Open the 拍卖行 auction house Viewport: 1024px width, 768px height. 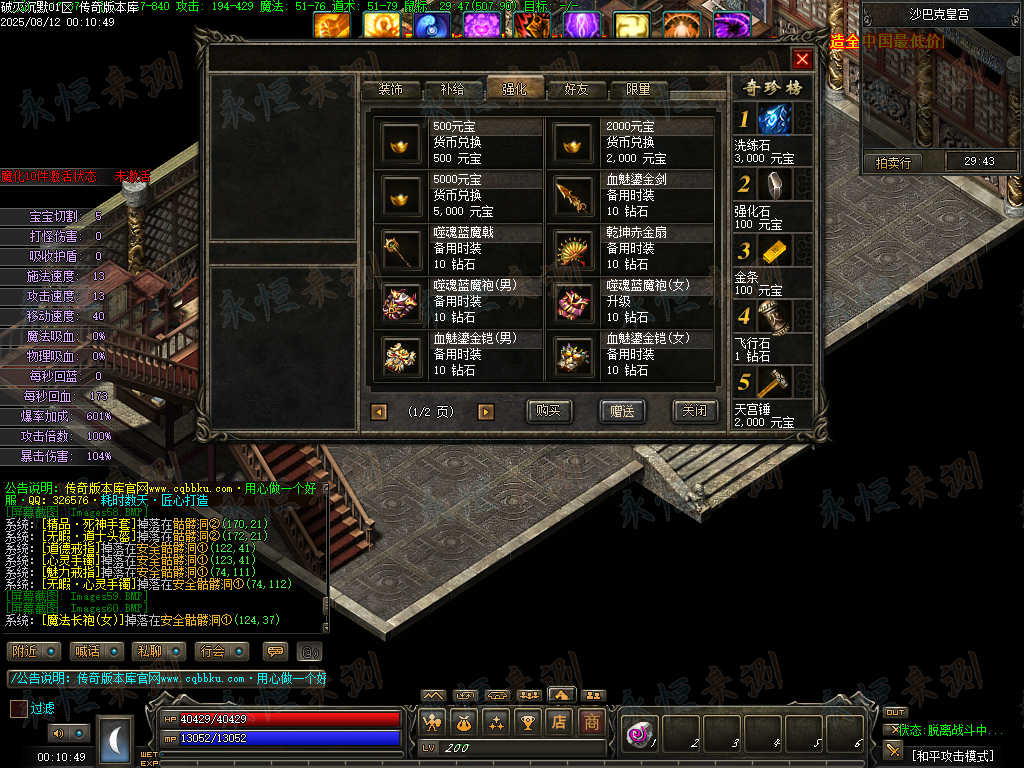[893, 162]
